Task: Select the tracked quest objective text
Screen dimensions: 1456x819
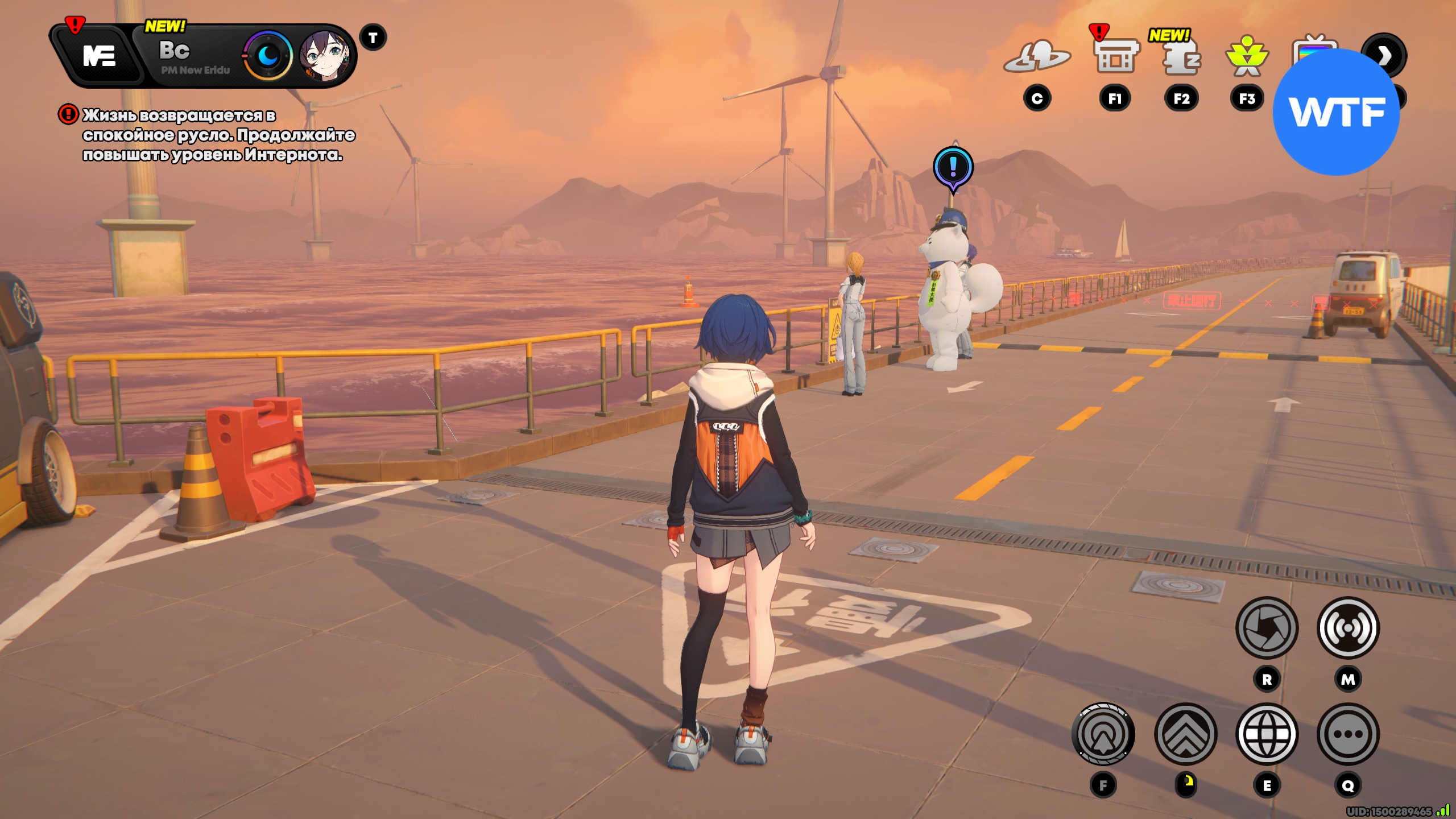Action: point(218,135)
